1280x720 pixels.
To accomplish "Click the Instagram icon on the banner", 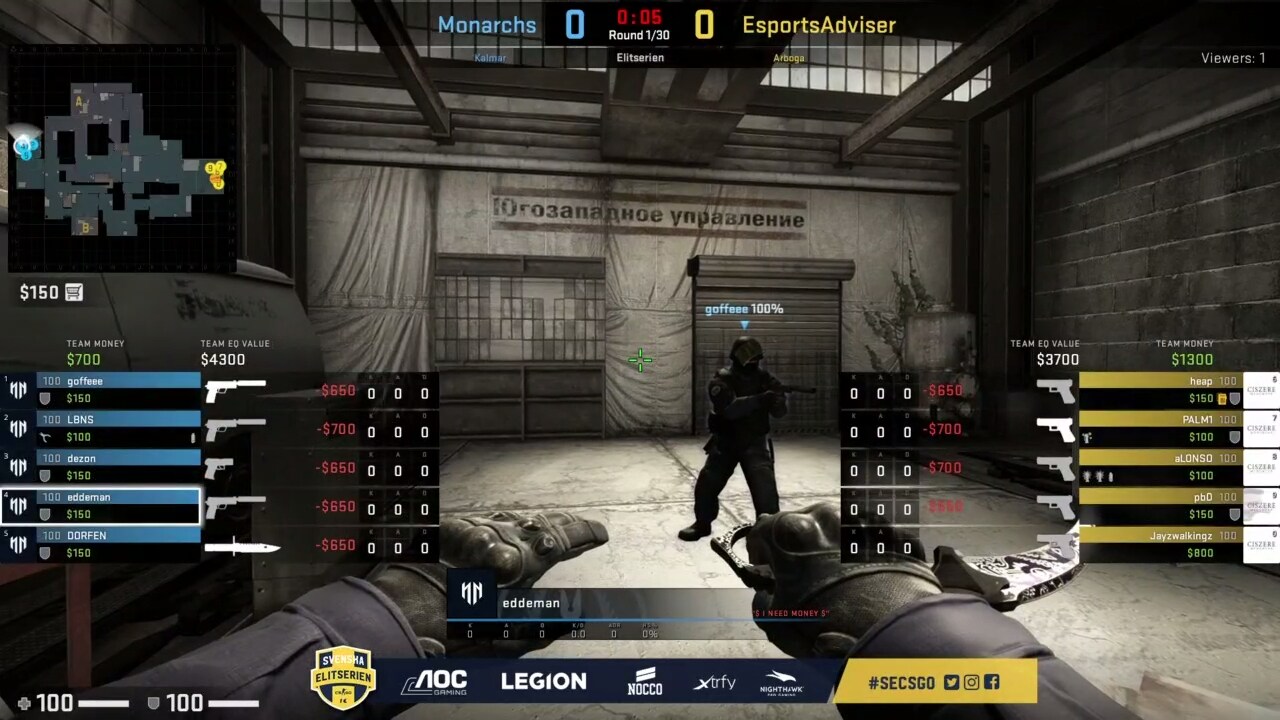I will pos(972,682).
